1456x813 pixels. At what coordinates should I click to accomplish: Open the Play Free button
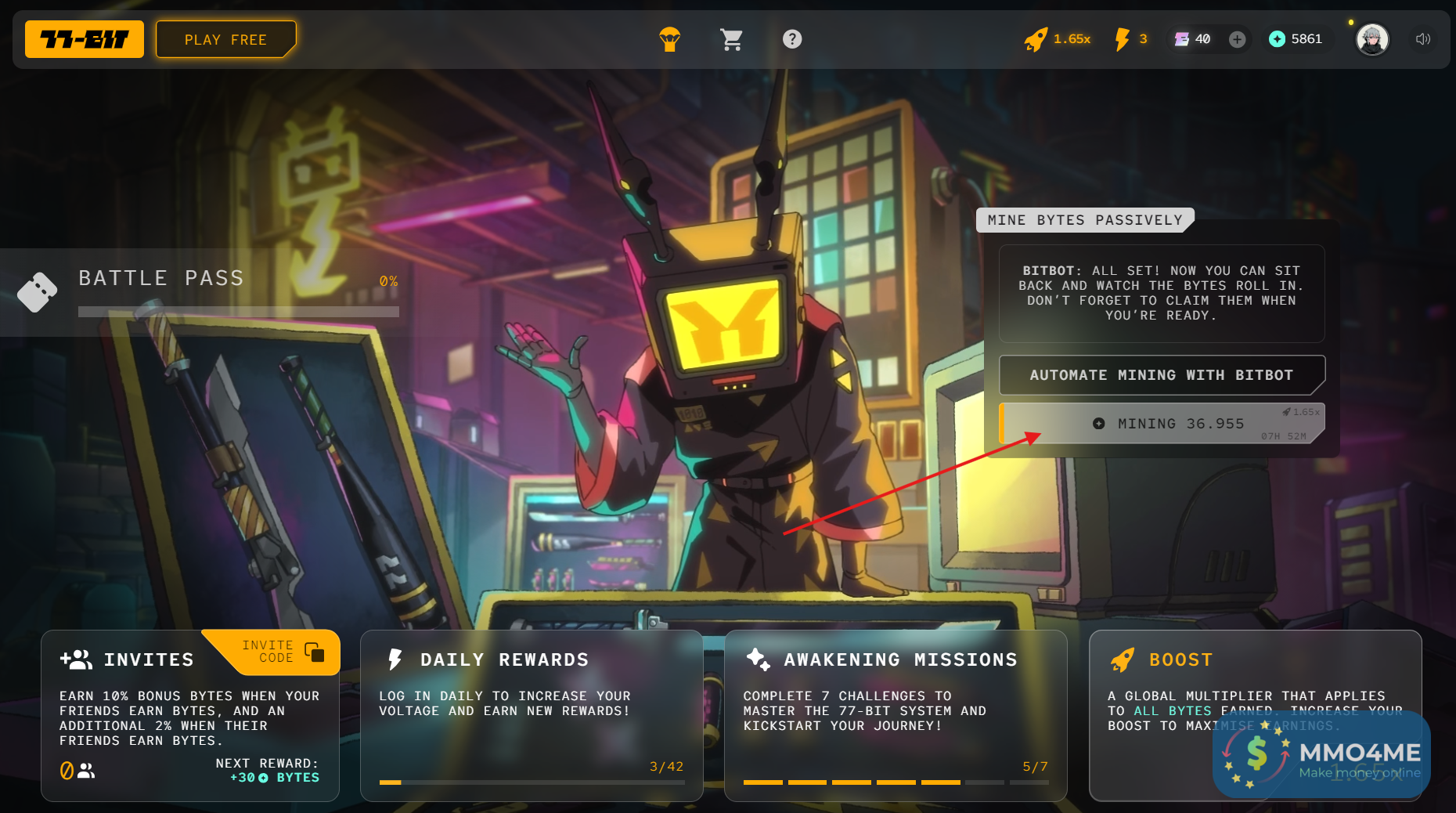click(x=225, y=39)
